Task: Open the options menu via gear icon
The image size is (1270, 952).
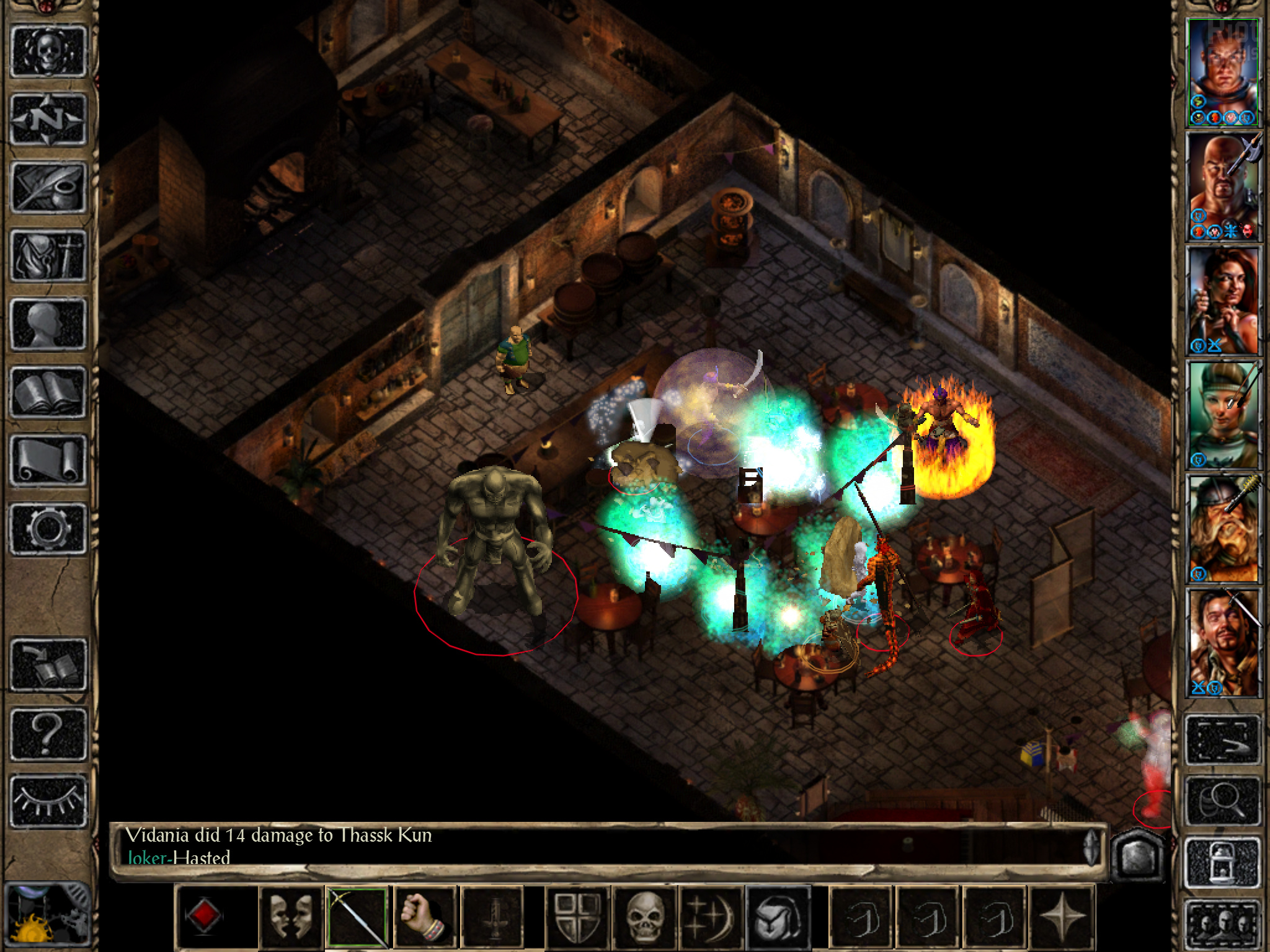Action: (48, 527)
